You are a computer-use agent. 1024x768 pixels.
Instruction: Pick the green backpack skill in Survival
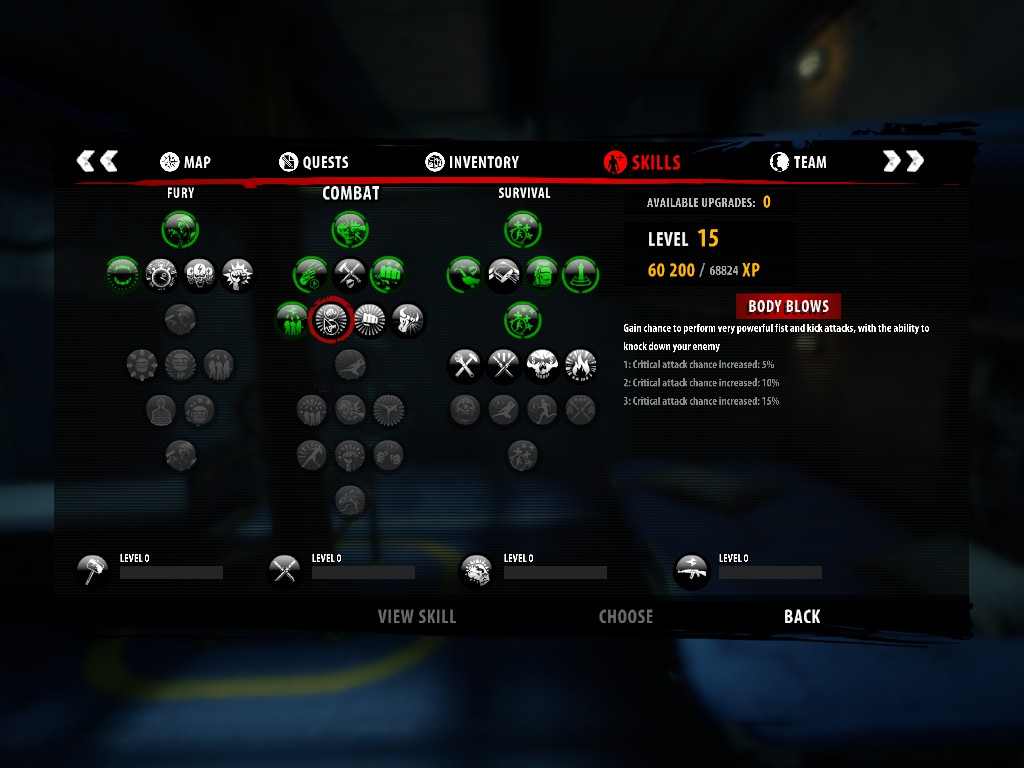542,273
